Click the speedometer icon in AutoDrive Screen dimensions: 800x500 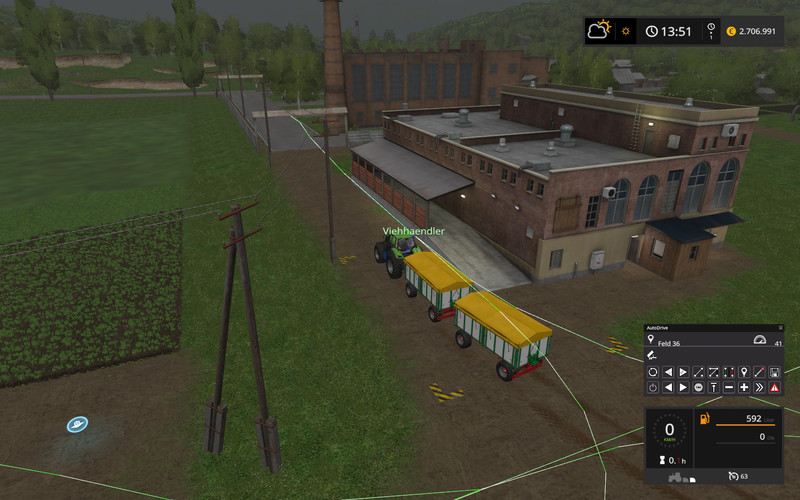pyautogui.click(x=759, y=340)
